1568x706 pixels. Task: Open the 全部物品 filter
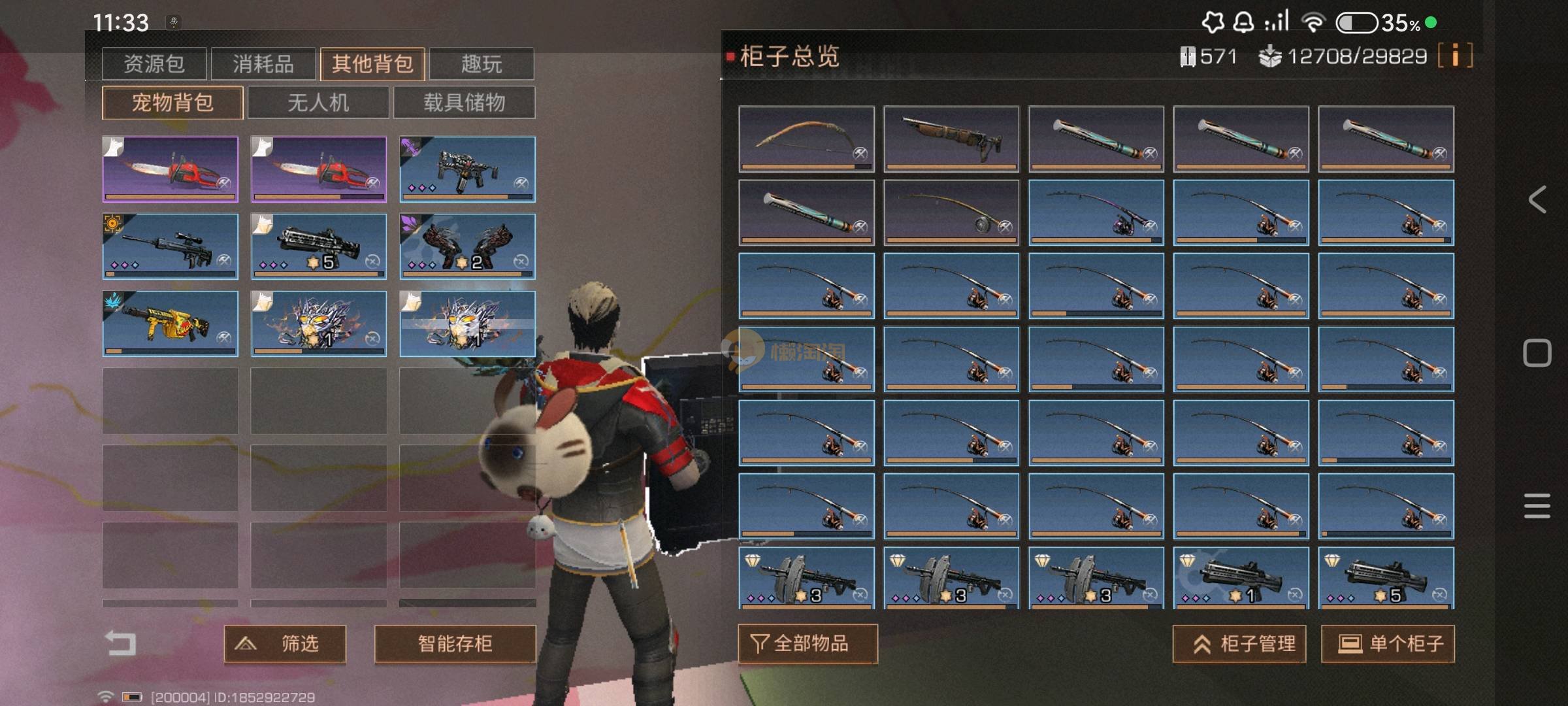click(x=808, y=644)
